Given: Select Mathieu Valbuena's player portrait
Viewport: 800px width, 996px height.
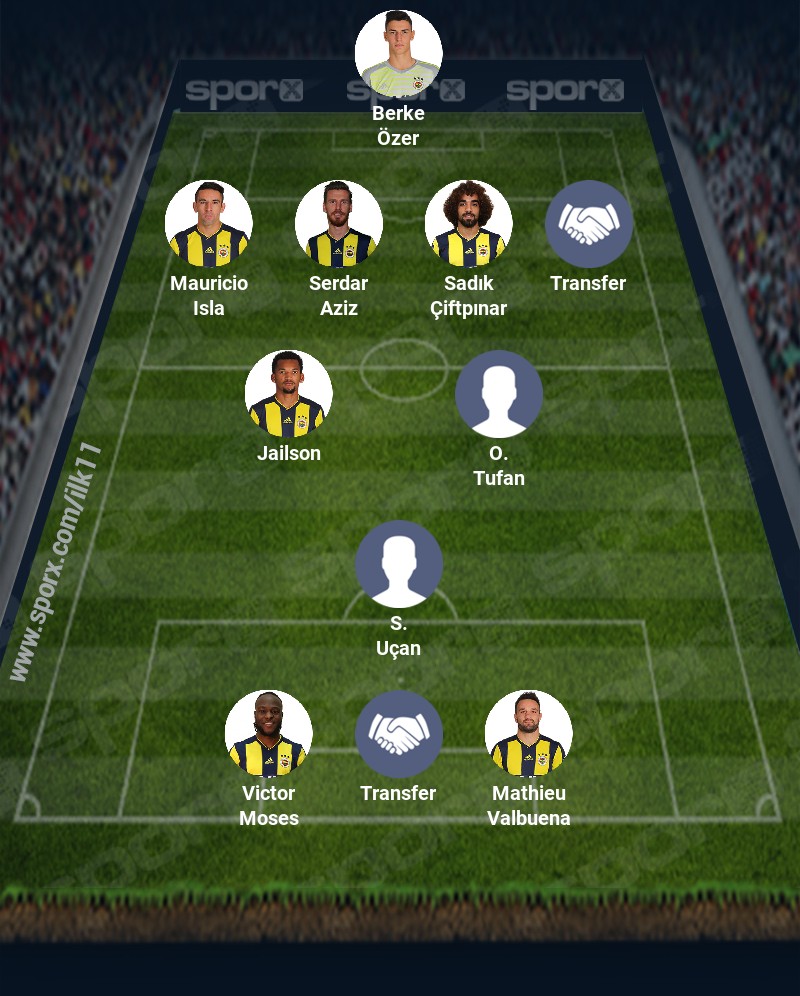Looking at the screenshot, I should coord(528,734).
